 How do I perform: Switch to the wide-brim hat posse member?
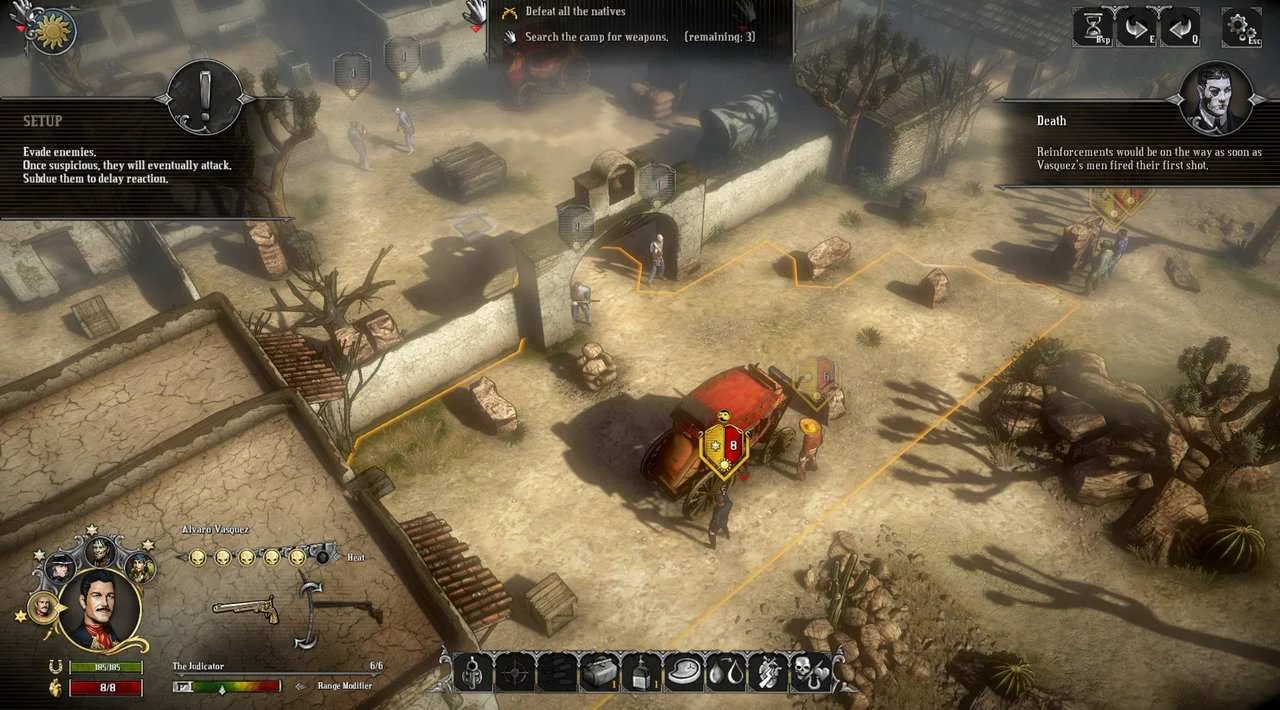tap(60, 567)
